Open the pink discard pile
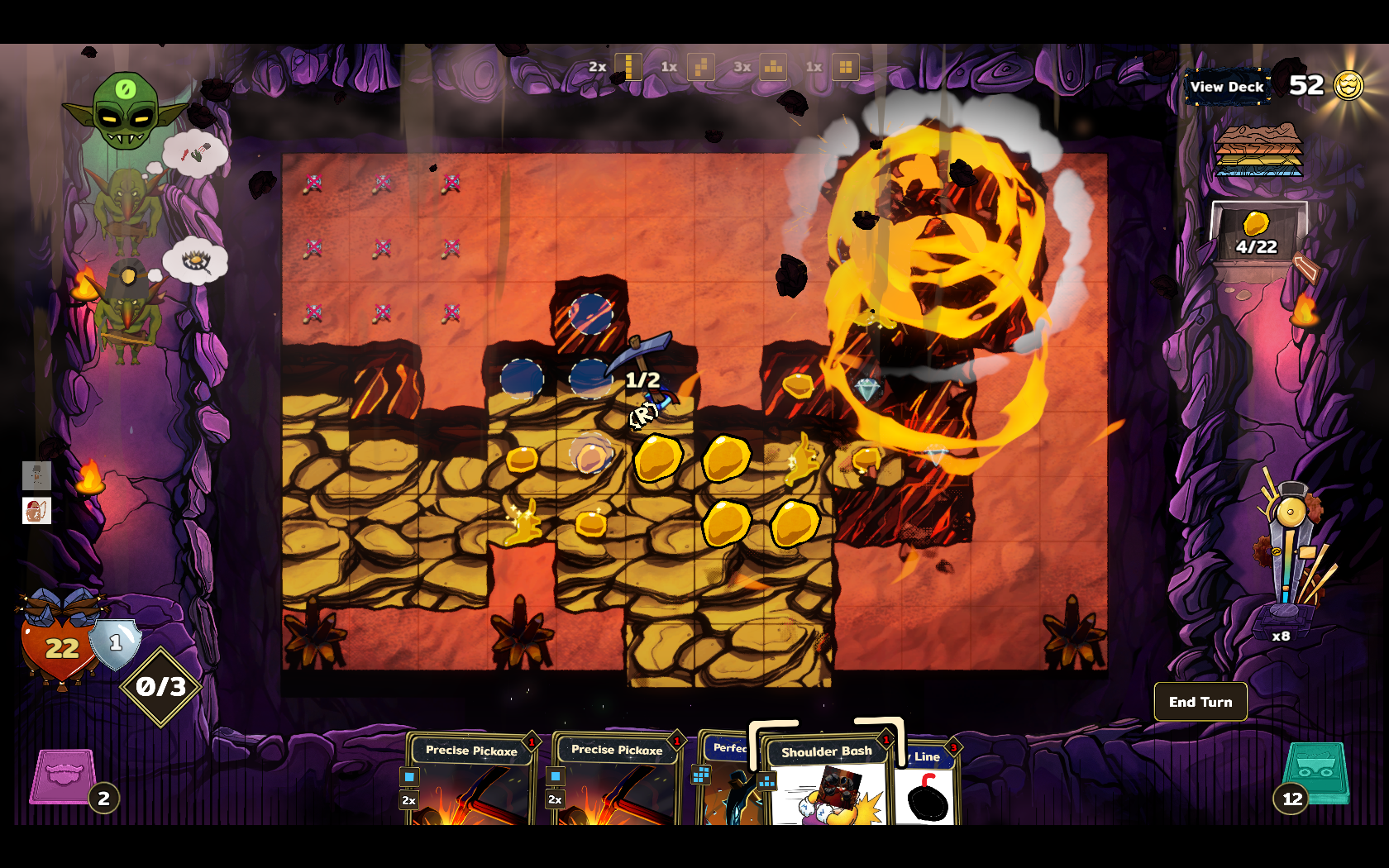1389x868 pixels. click(63, 777)
